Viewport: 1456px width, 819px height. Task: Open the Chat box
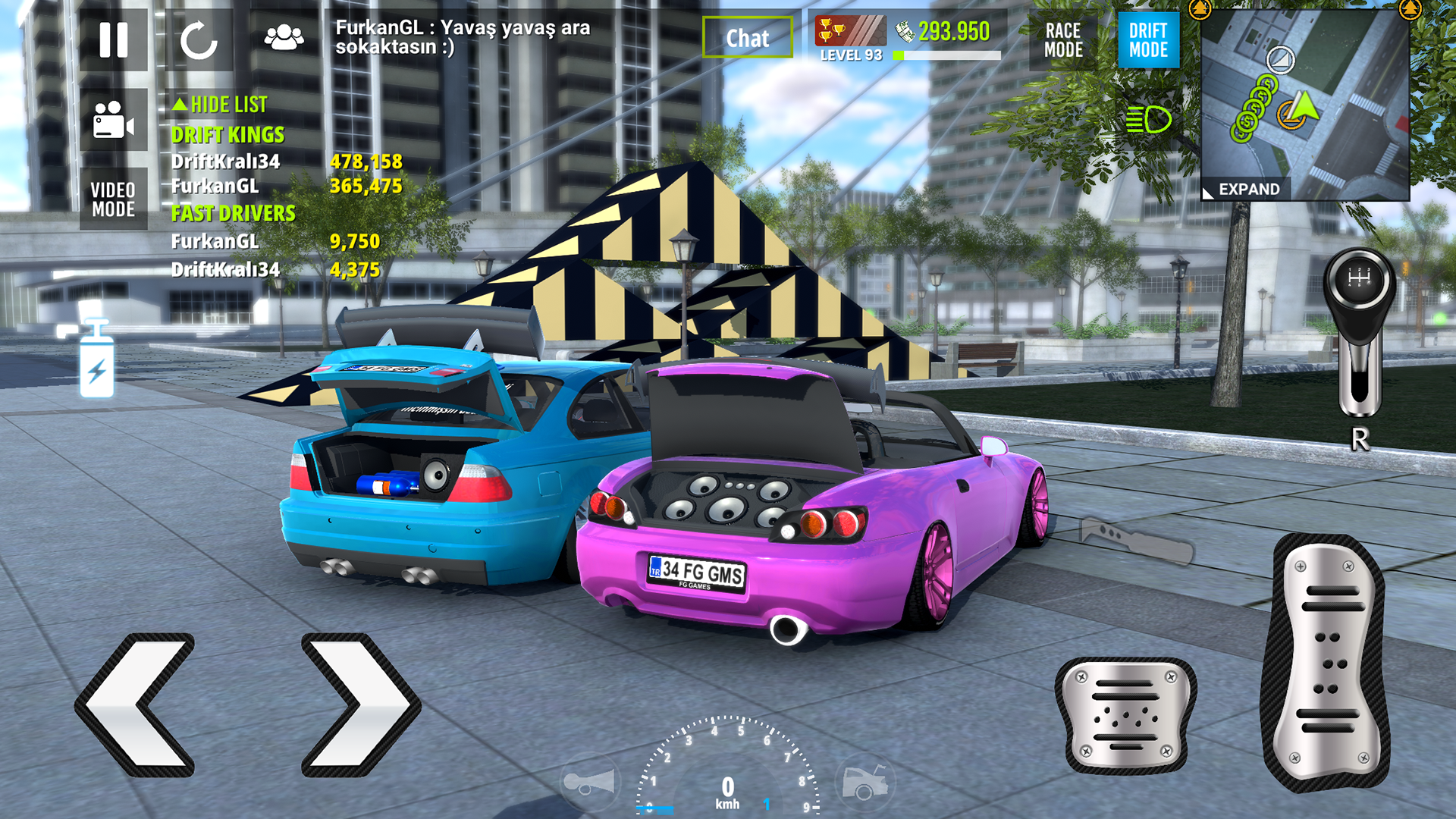pos(747,38)
